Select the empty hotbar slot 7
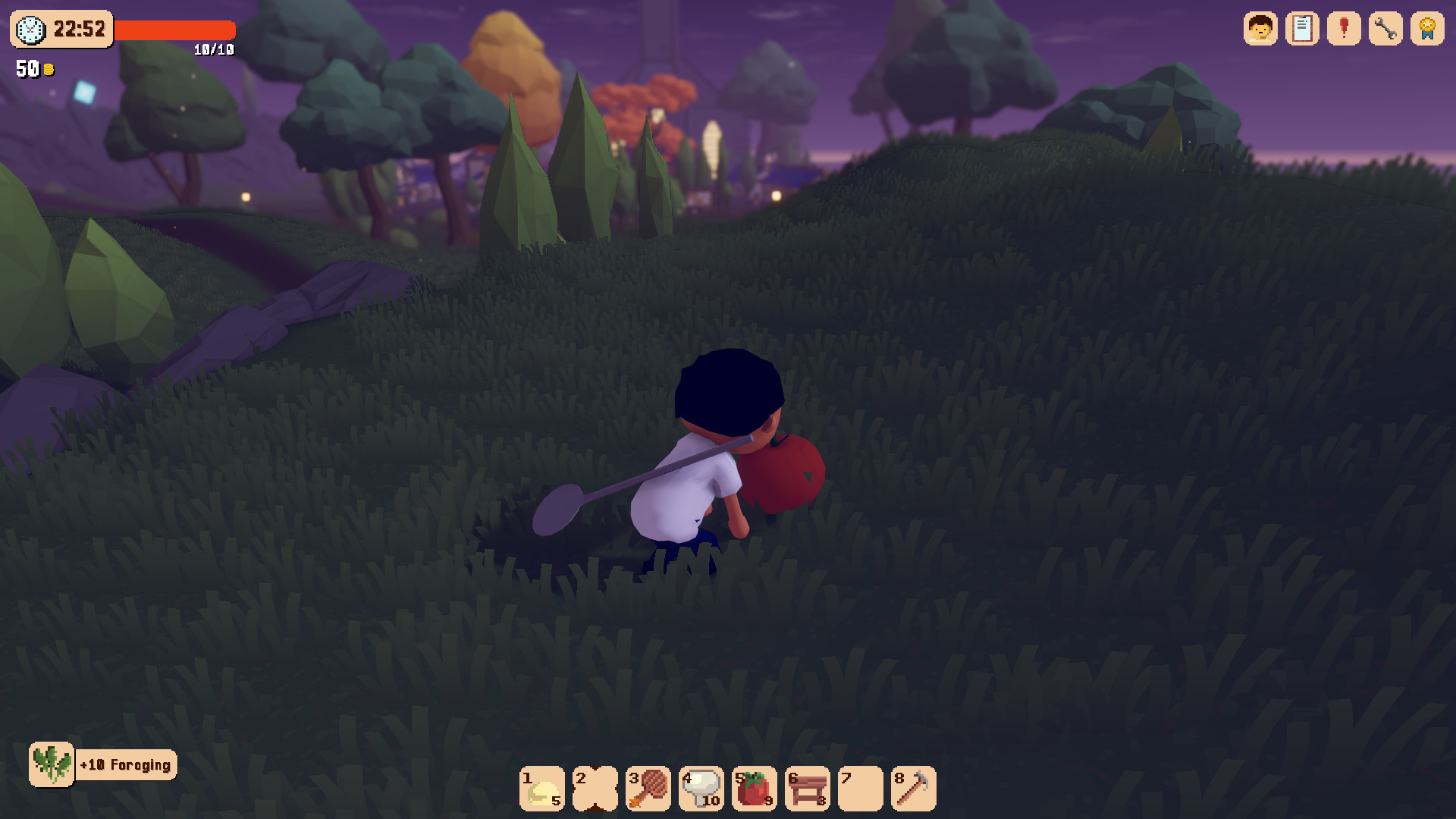The height and width of the screenshot is (819, 1456). tap(861, 789)
